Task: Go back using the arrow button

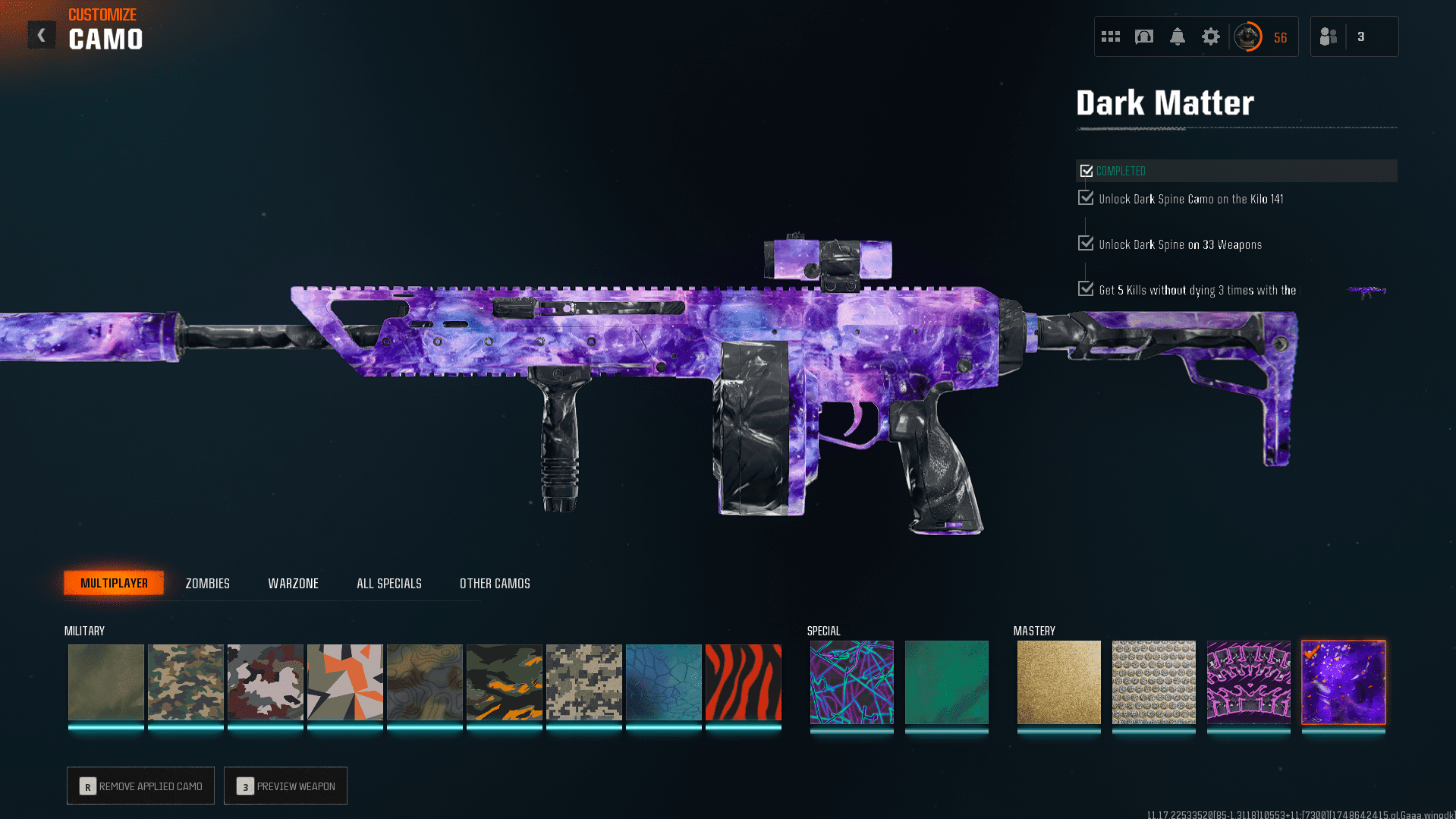Action: pos(42,35)
